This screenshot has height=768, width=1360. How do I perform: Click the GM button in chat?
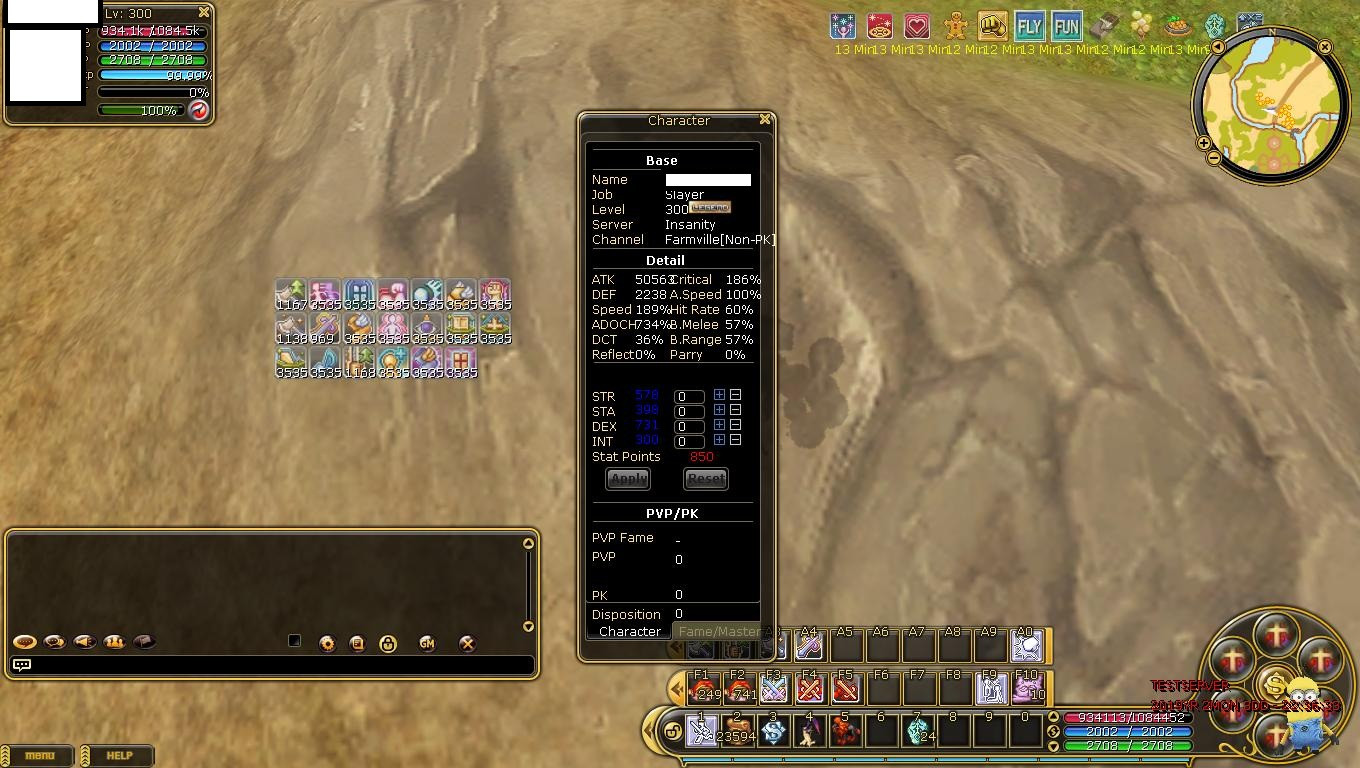point(427,644)
